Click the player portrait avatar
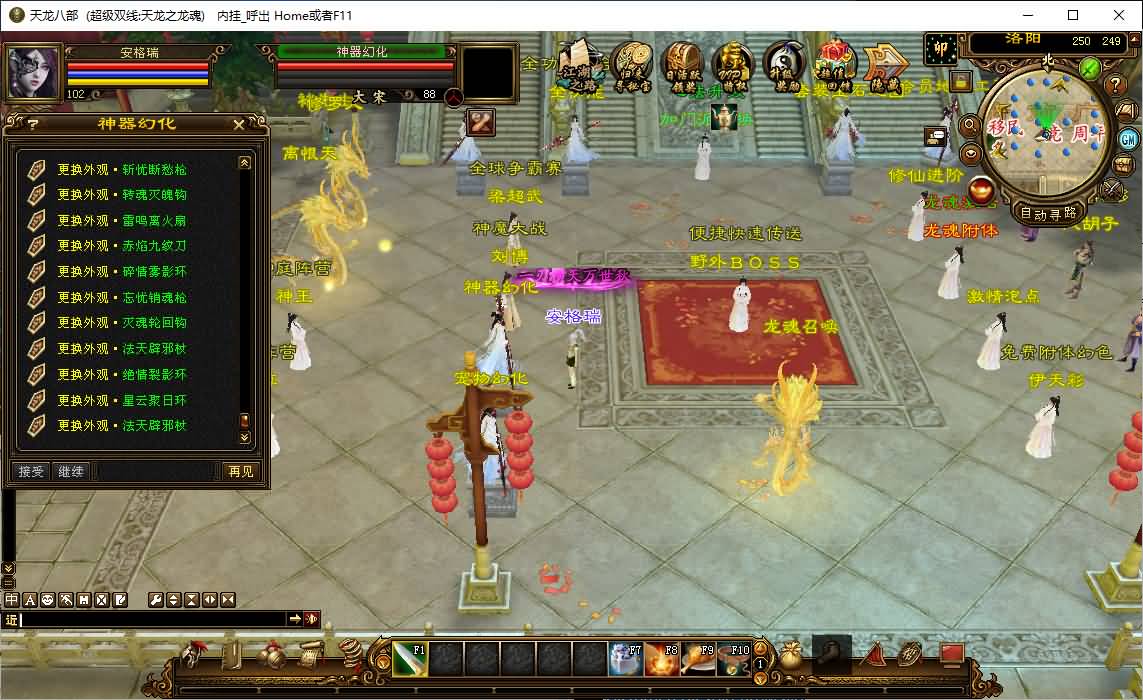Viewport: 1143px width, 700px height. tap(31, 72)
